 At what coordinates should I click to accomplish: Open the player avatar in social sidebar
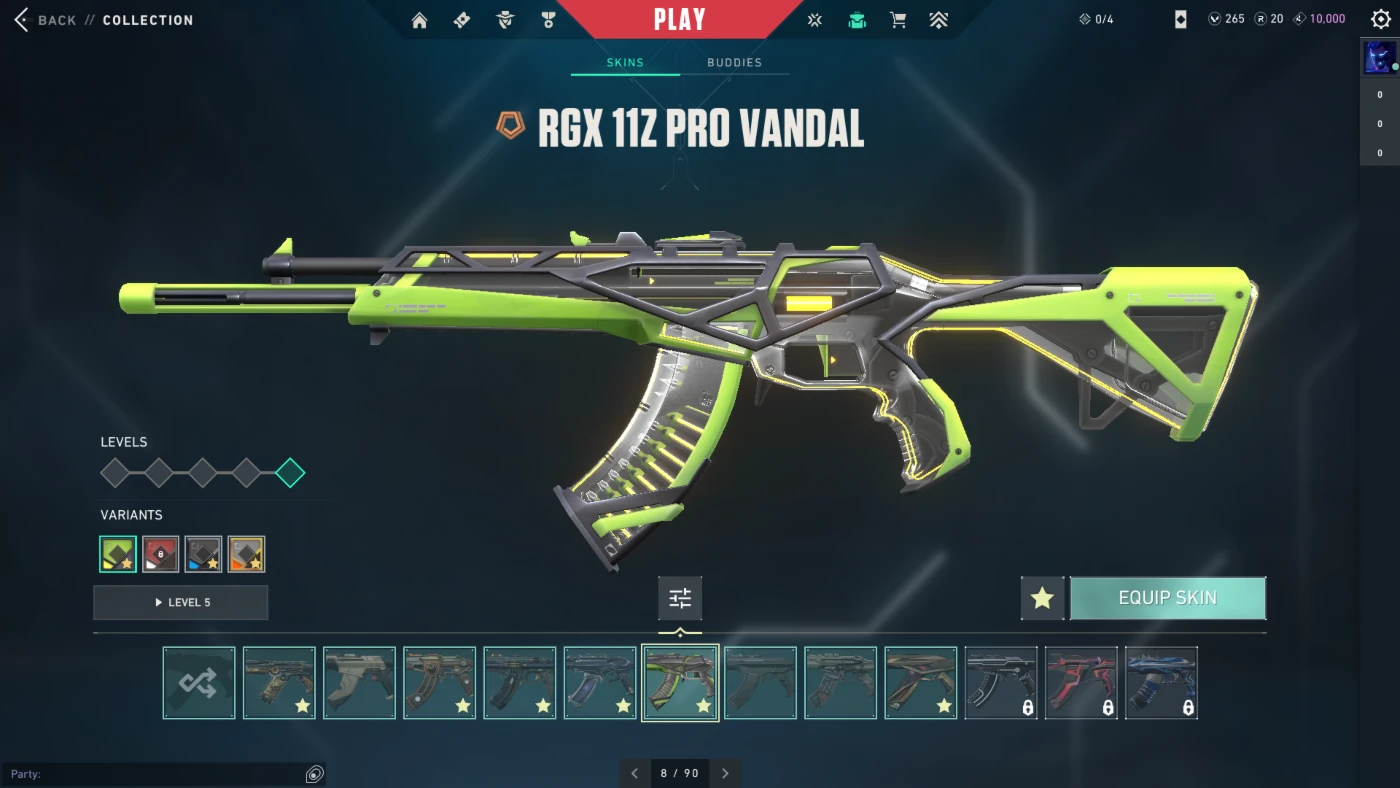tap(1379, 58)
